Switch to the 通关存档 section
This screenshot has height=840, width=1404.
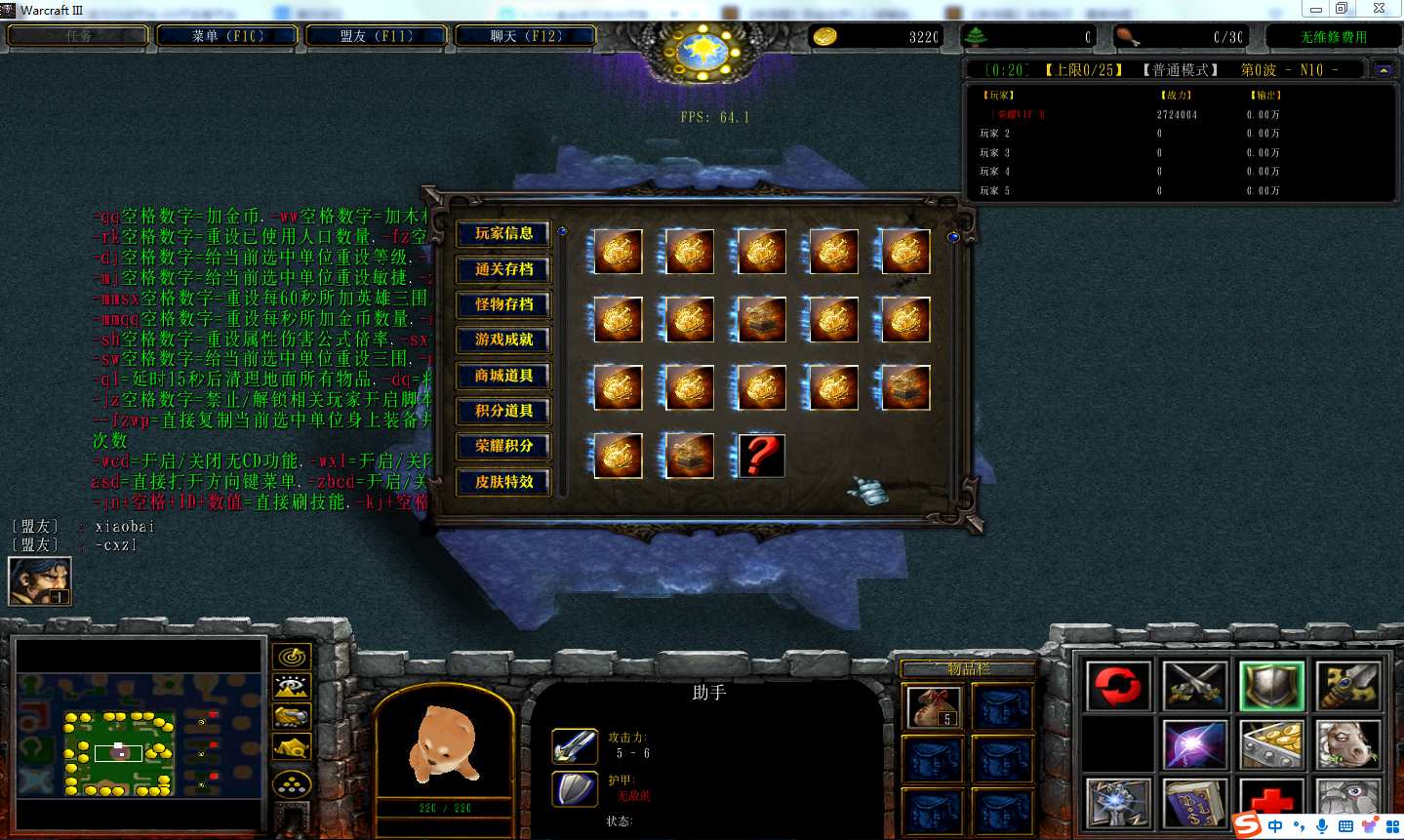[x=503, y=269]
